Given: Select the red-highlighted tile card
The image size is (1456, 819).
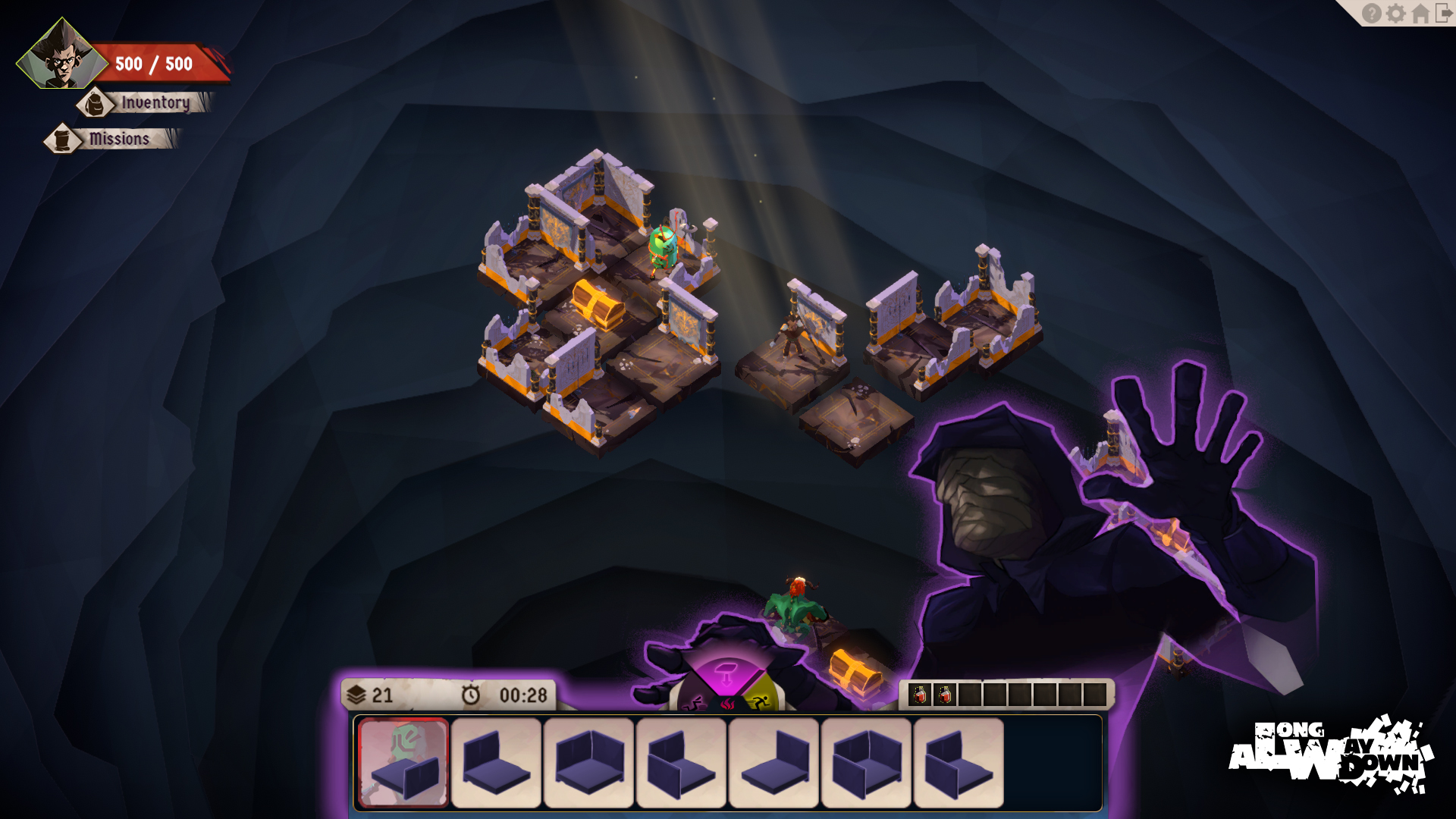Looking at the screenshot, I should pos(403,763).
